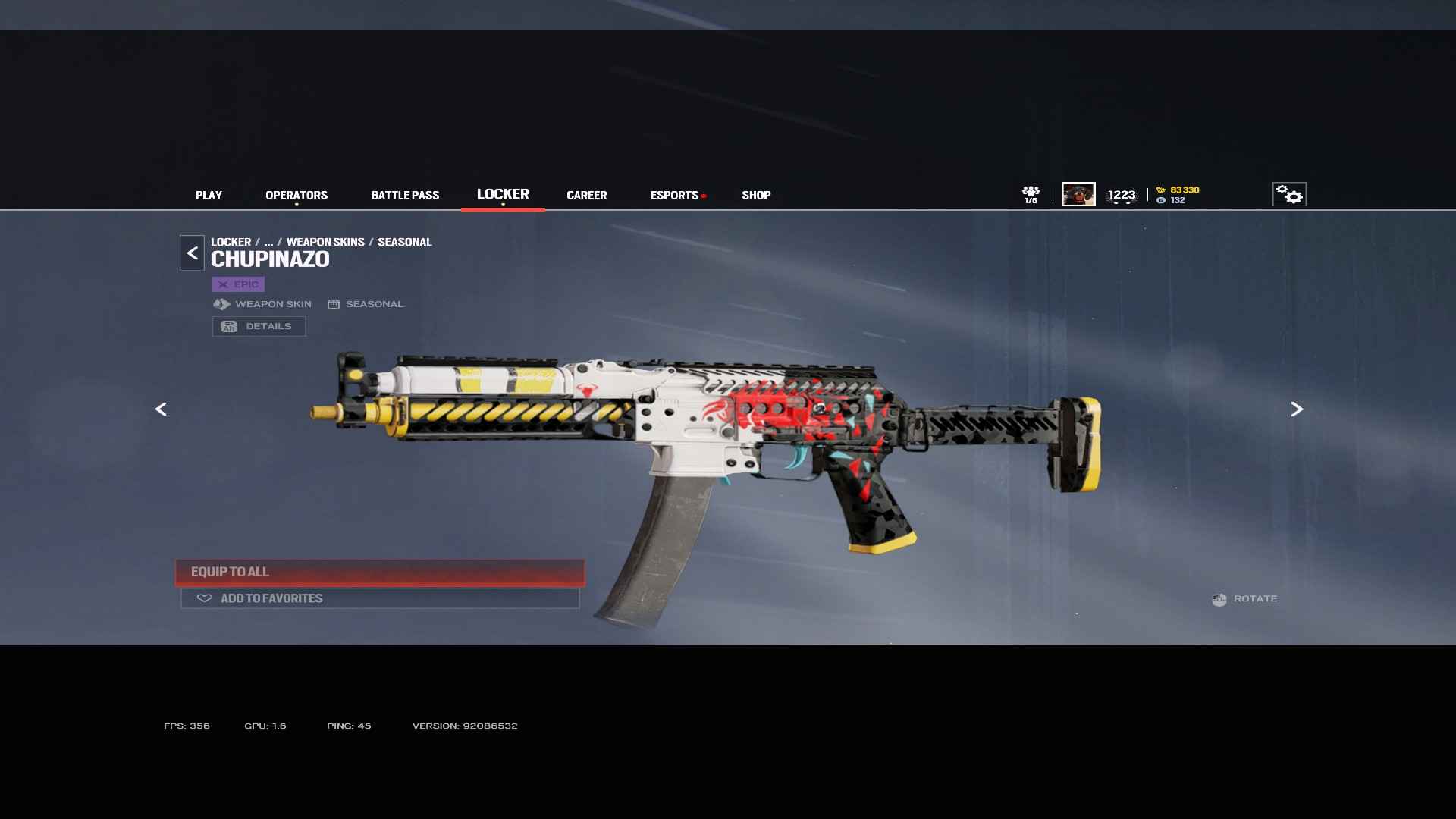This screenshot has width=1456, height=819.
Task: Switch to the Operators tab
Action: (x=297, y=195)
